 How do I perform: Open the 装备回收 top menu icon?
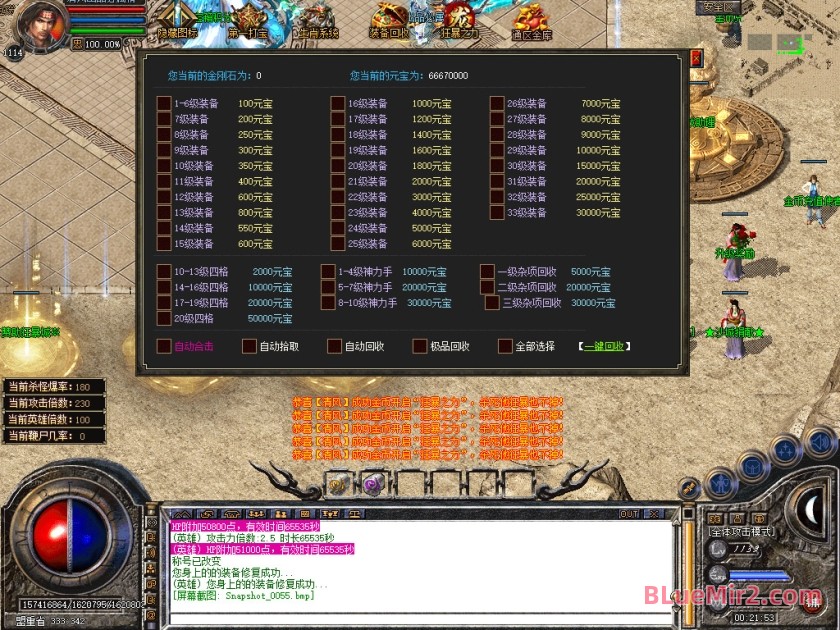pyautogui.click(x=388, y=20)
